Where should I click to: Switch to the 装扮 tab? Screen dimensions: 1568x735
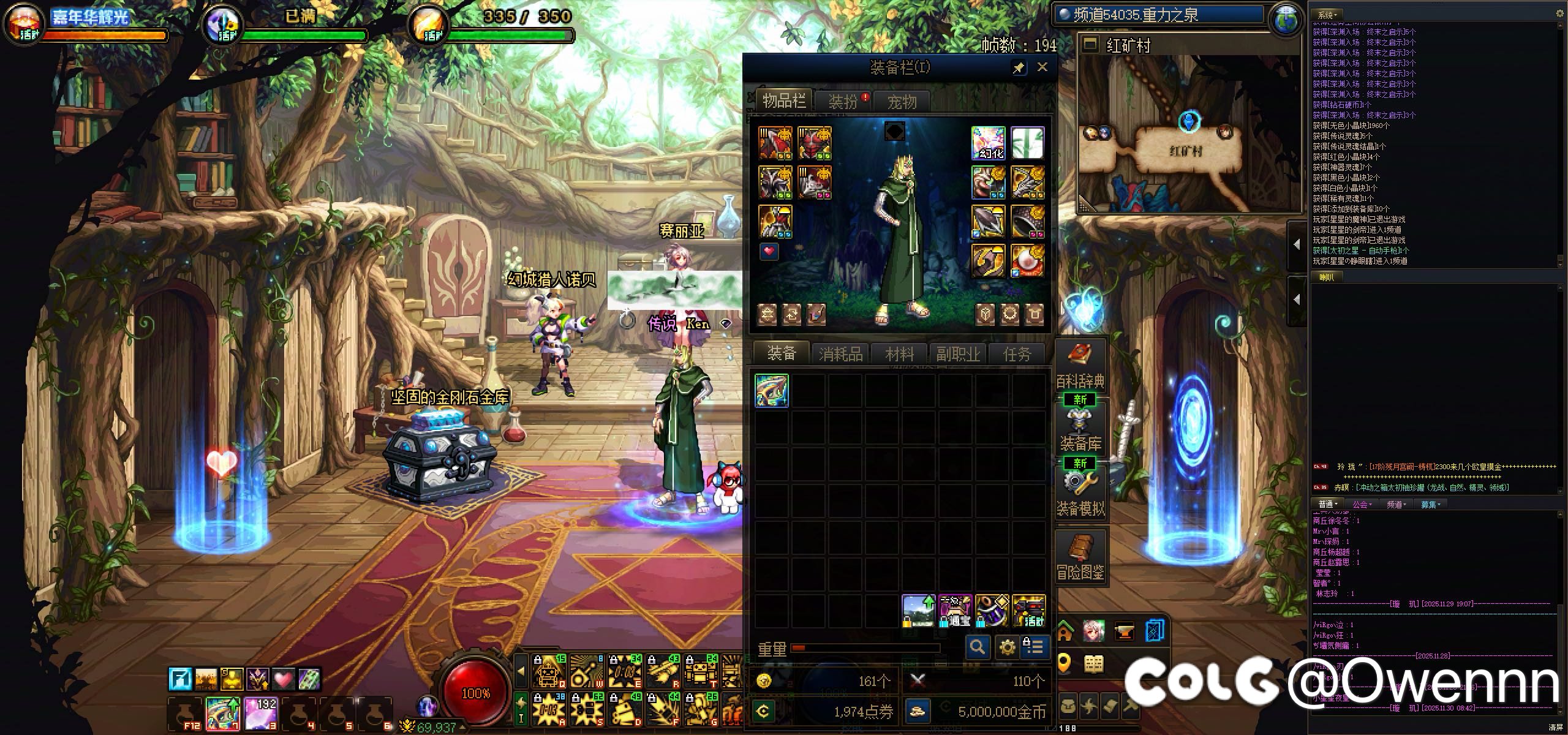click(x=843, y=102)
